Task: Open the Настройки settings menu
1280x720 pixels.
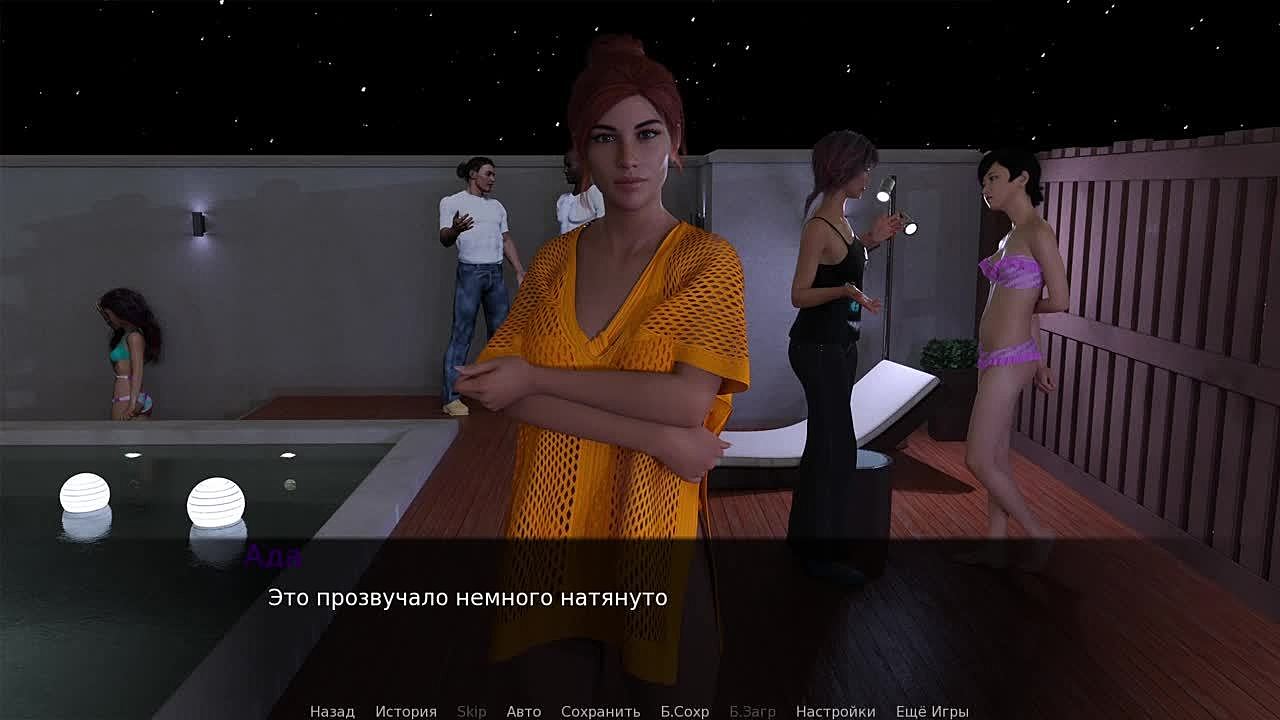Action: coord(835,711)
